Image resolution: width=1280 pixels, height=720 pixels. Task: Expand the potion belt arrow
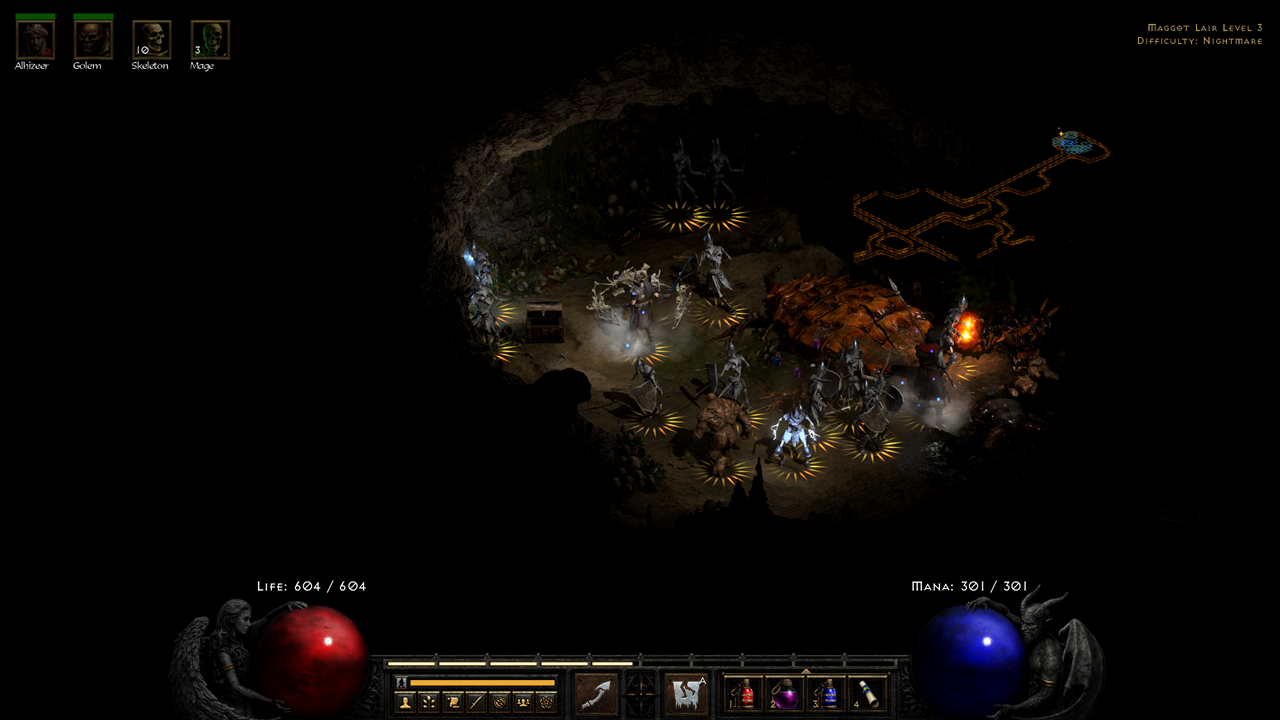[x=806, y=671]
